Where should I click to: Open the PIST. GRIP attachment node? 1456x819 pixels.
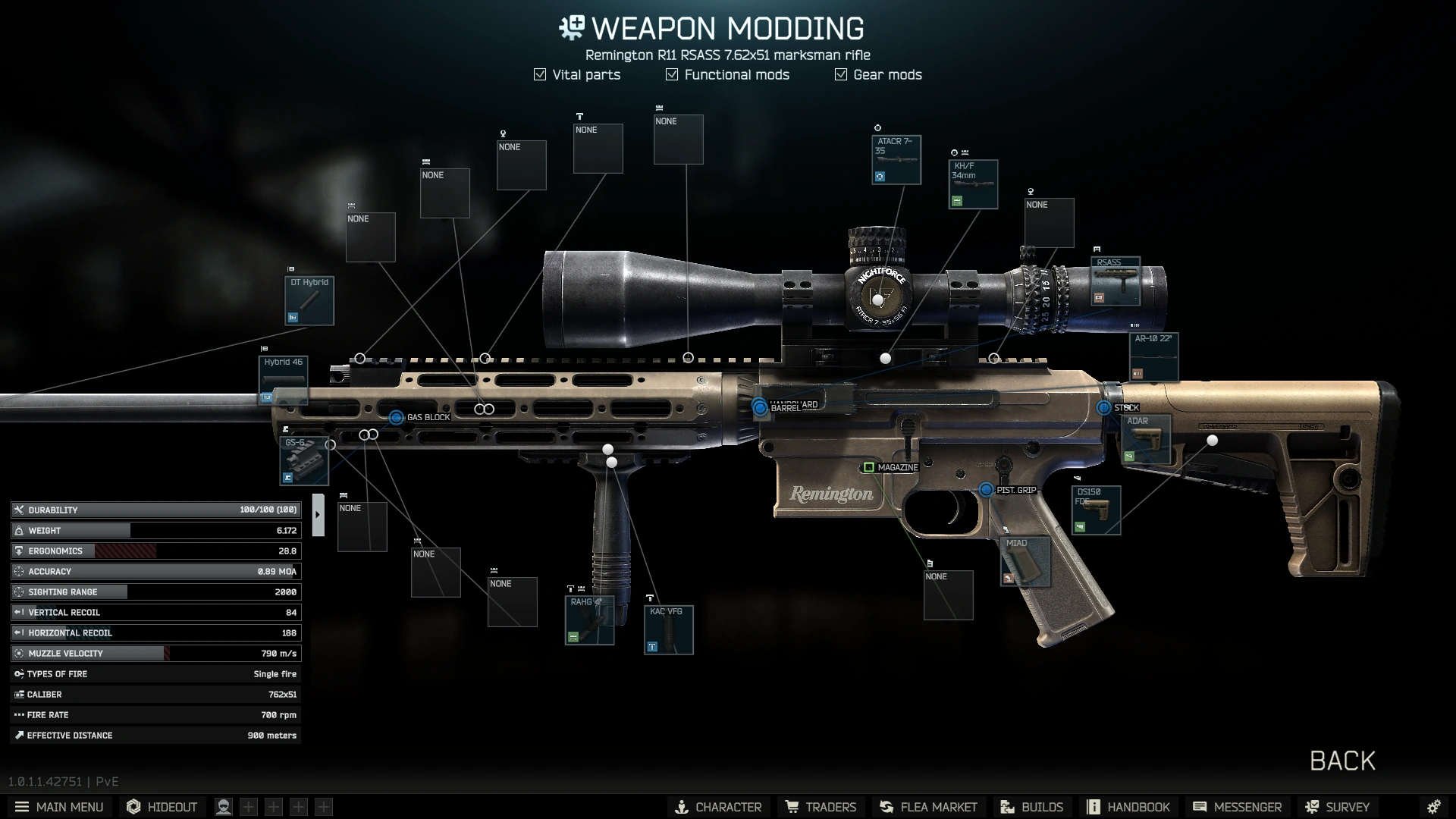(x=987, y=491)
